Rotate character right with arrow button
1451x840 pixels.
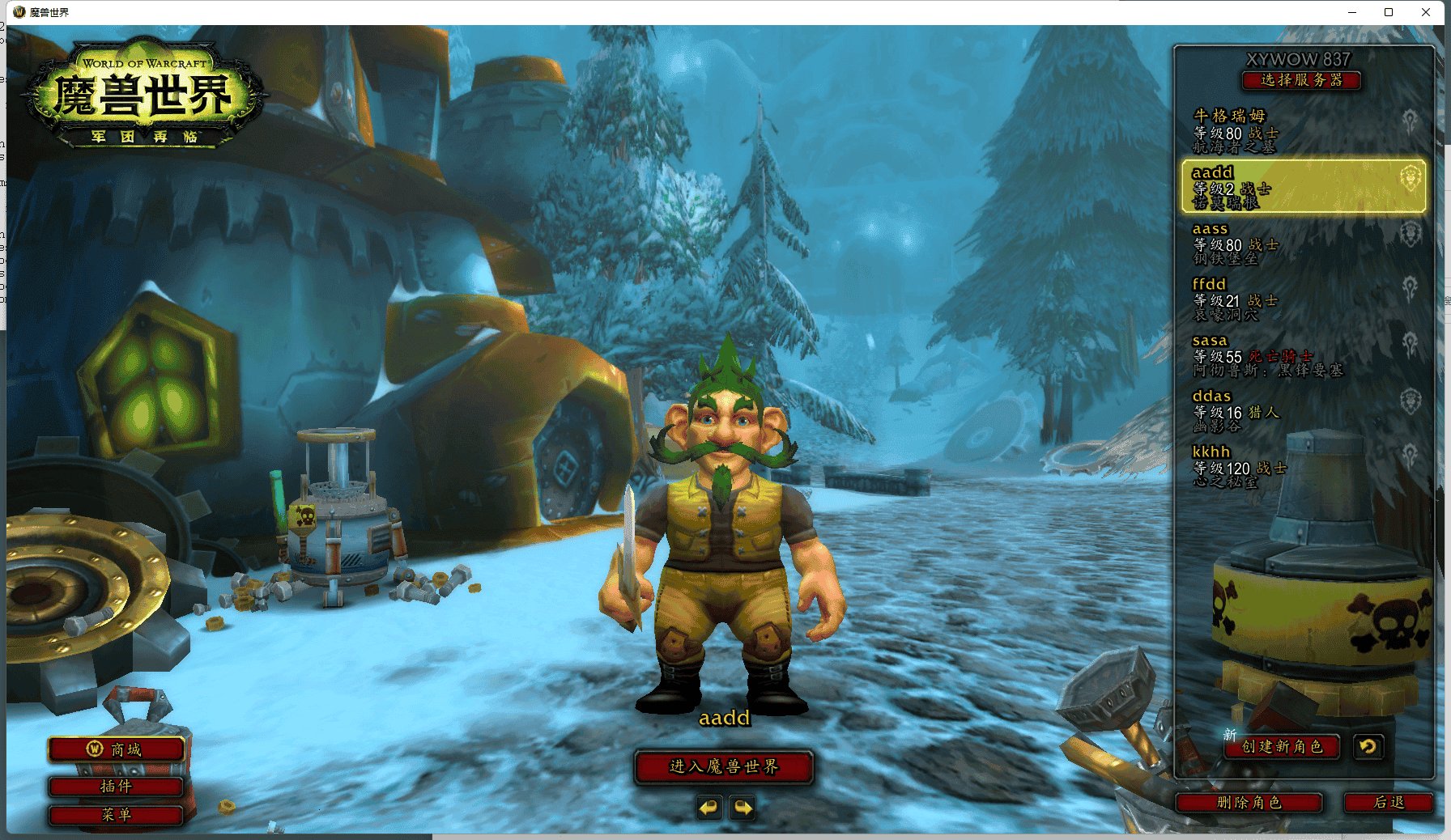[743, 808]
